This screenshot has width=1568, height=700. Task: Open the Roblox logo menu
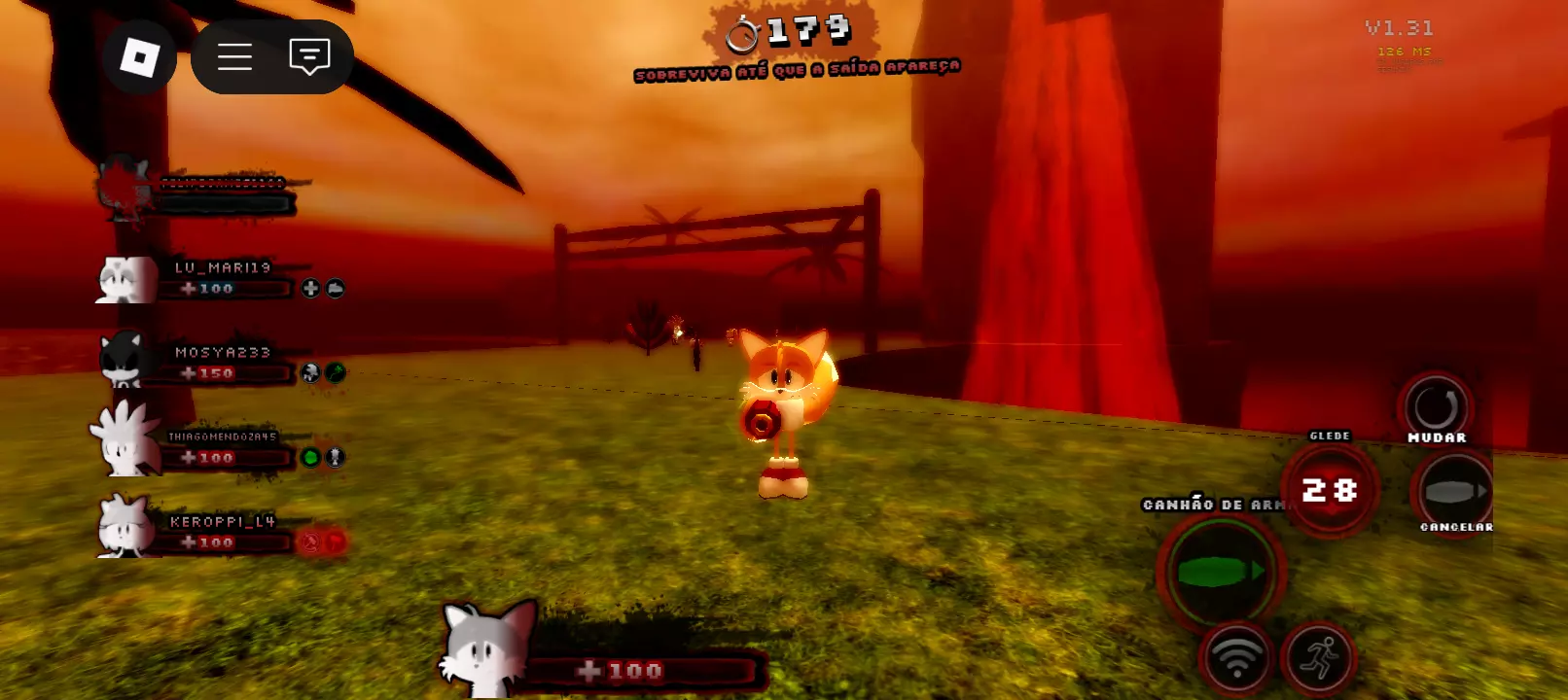tap(139, 57)
